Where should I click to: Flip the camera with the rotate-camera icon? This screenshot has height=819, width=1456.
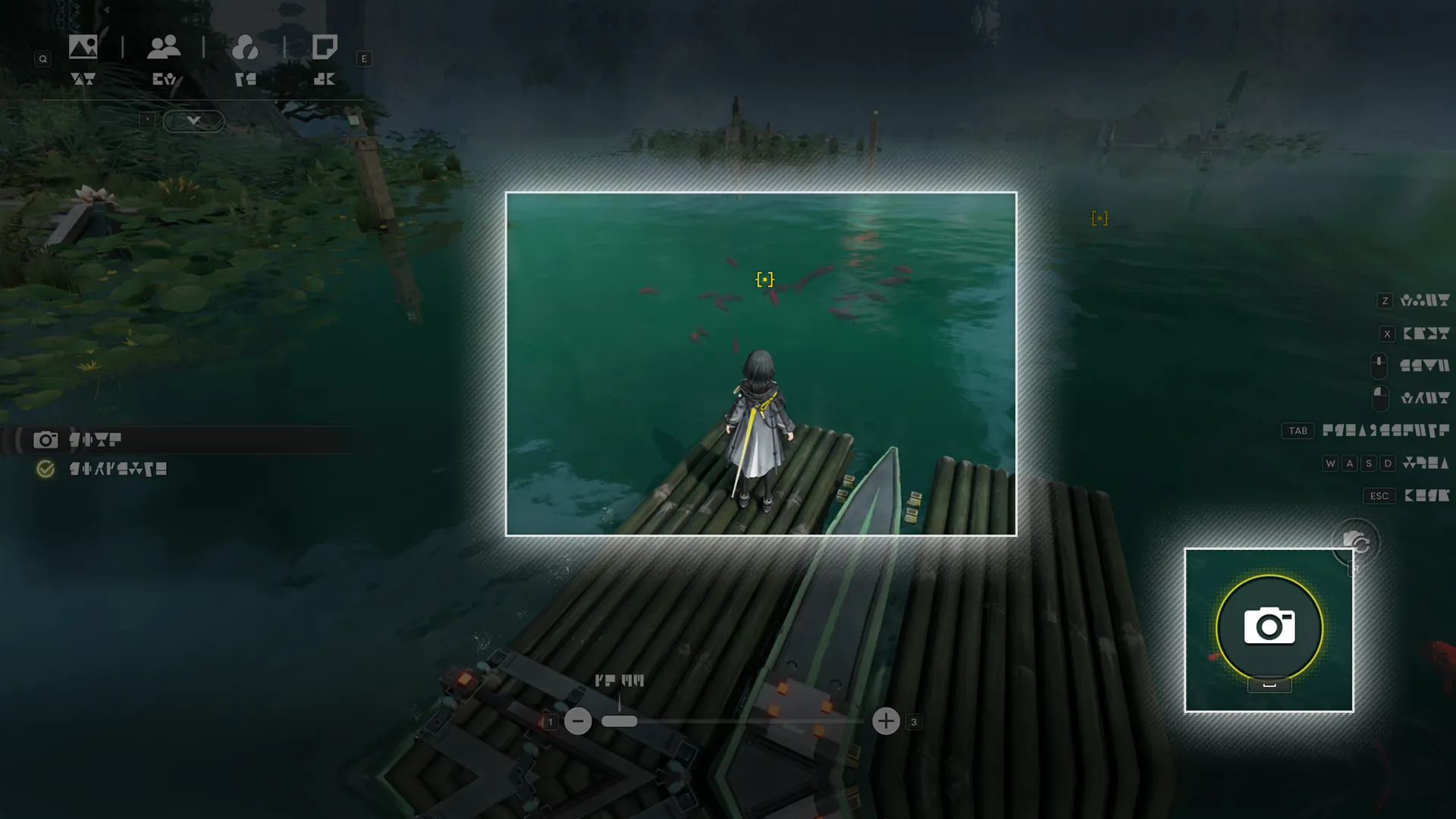coord(1356,542)
